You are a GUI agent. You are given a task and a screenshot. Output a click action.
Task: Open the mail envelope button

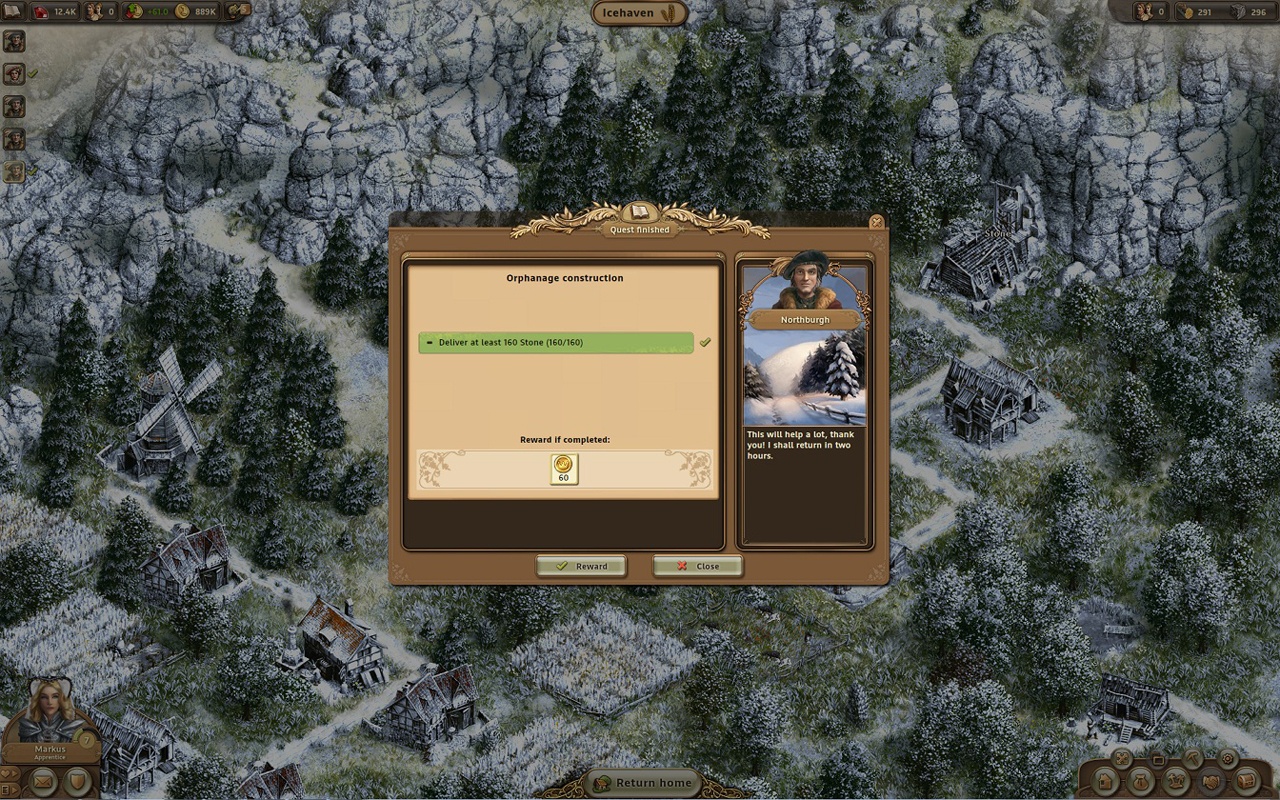43,780
